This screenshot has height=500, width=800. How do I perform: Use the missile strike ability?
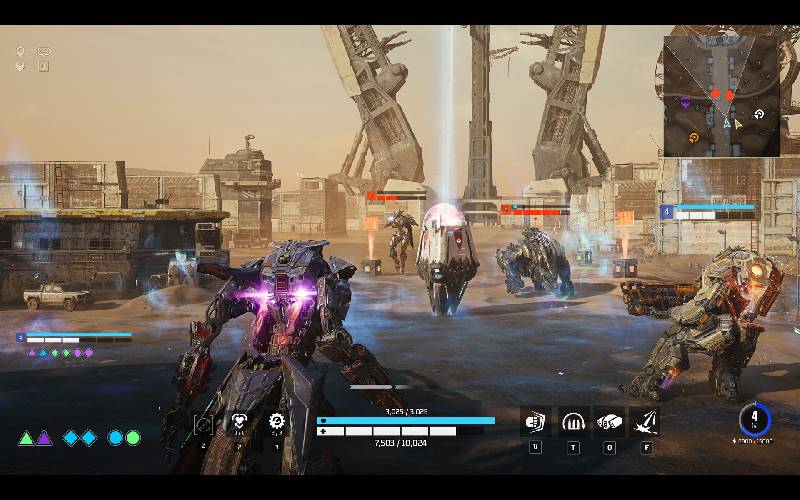(x=645, y=421)
